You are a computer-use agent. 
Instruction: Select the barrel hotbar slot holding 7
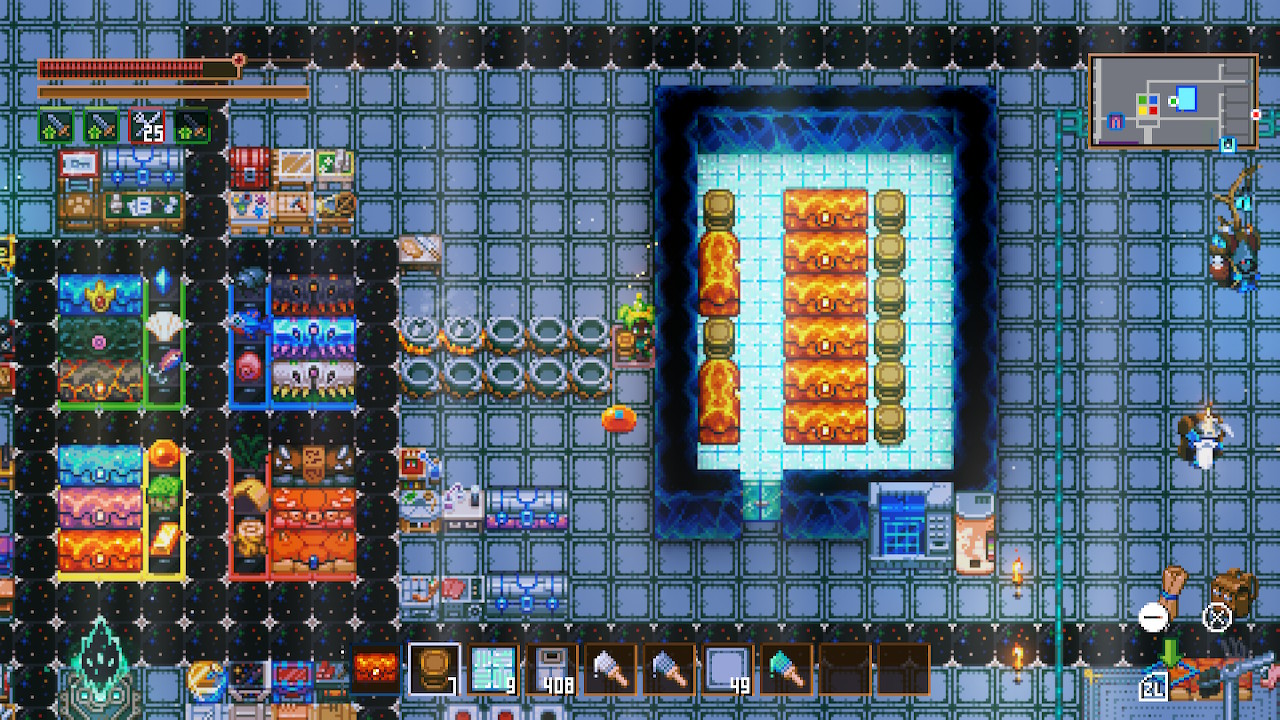pyautogui.click(x=435, y=669)
